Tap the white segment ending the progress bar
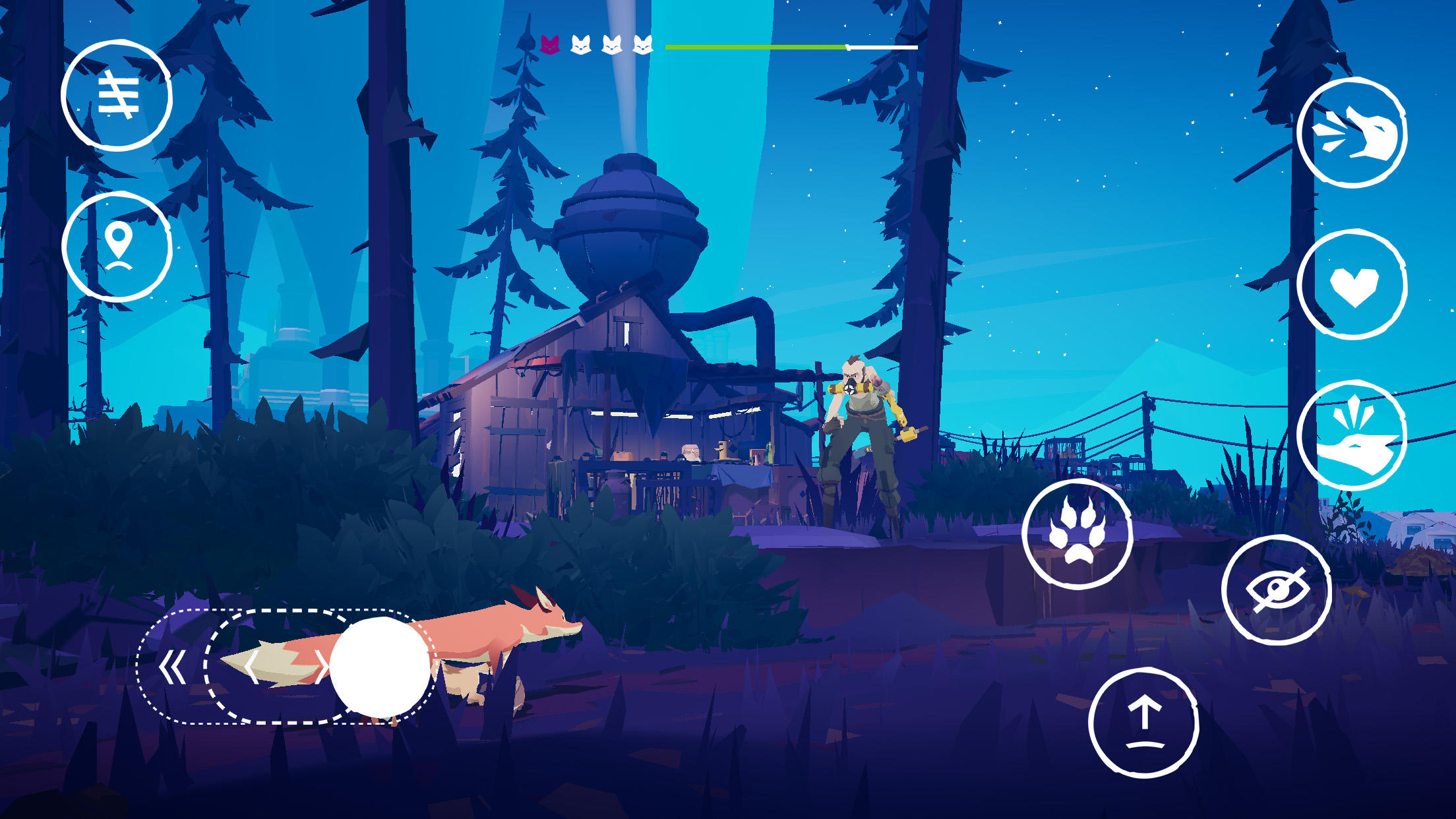 tap(880, 47)
